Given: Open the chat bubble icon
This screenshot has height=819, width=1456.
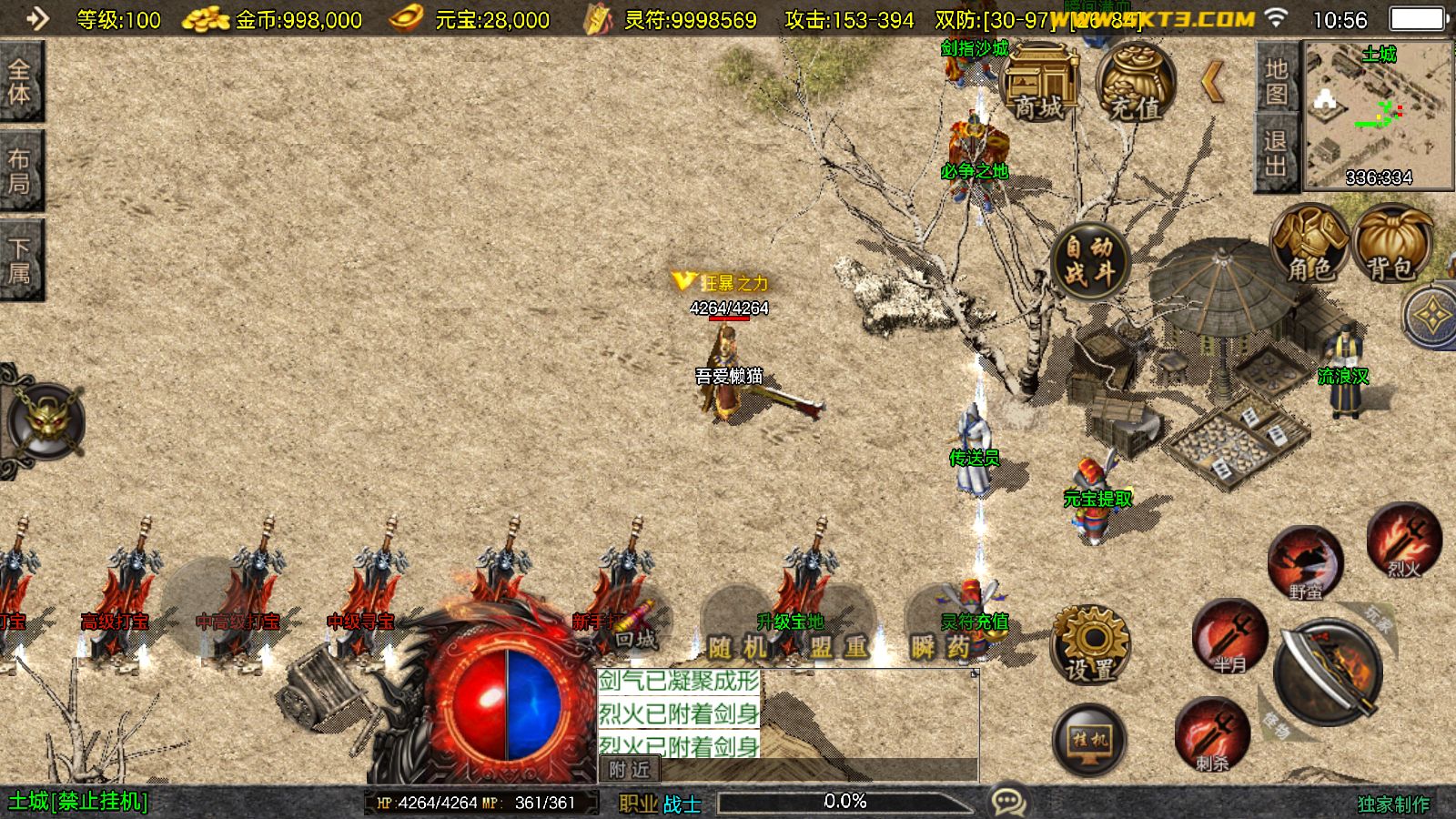Looking at the screenshot, I should coord(1008,802).
